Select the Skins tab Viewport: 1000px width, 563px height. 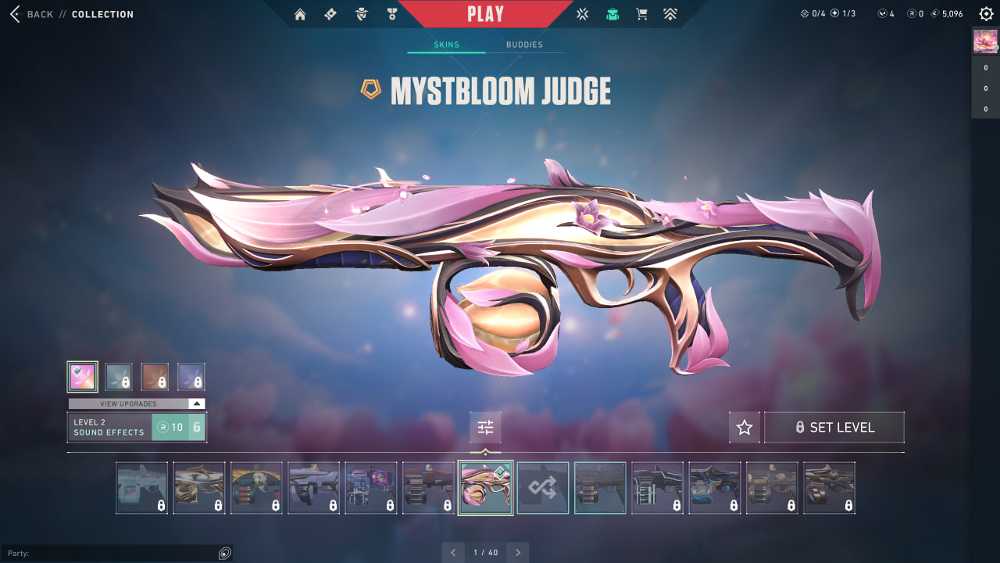coord(446,45)
